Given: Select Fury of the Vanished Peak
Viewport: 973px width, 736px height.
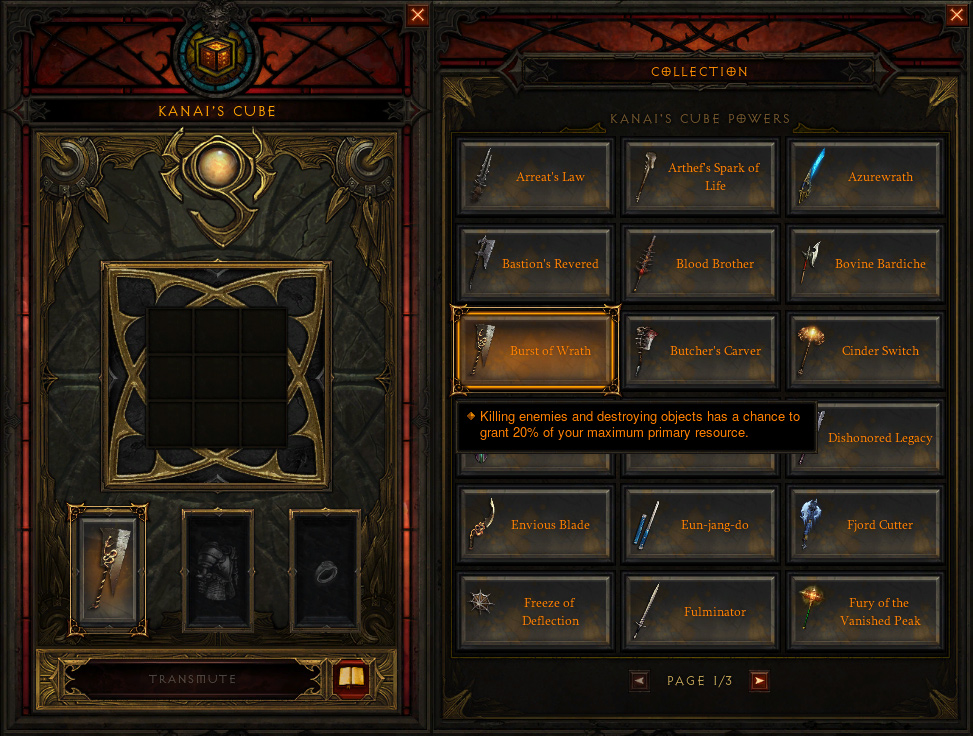Looking at the screenshot, I should (x=865, y=612).
